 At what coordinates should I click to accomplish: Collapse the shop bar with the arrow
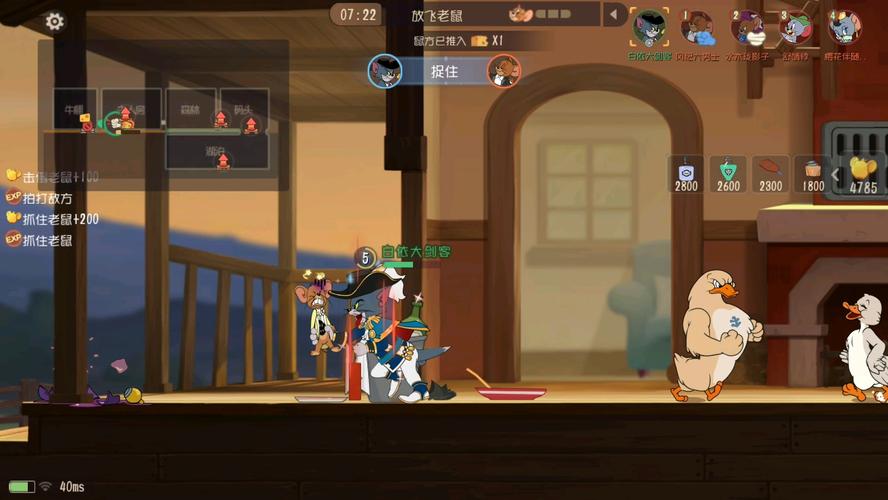click(835, 175)
